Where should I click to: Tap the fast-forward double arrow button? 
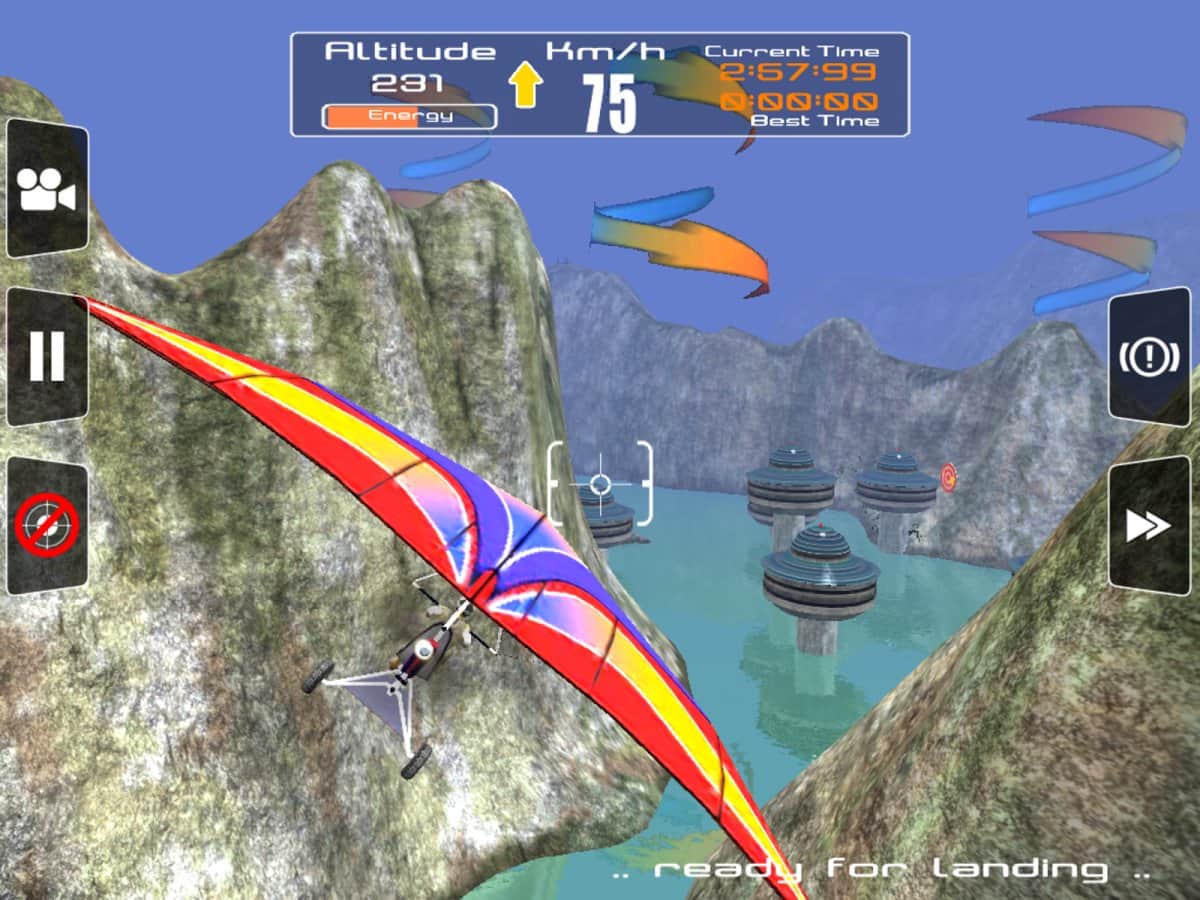point(1149,526)
